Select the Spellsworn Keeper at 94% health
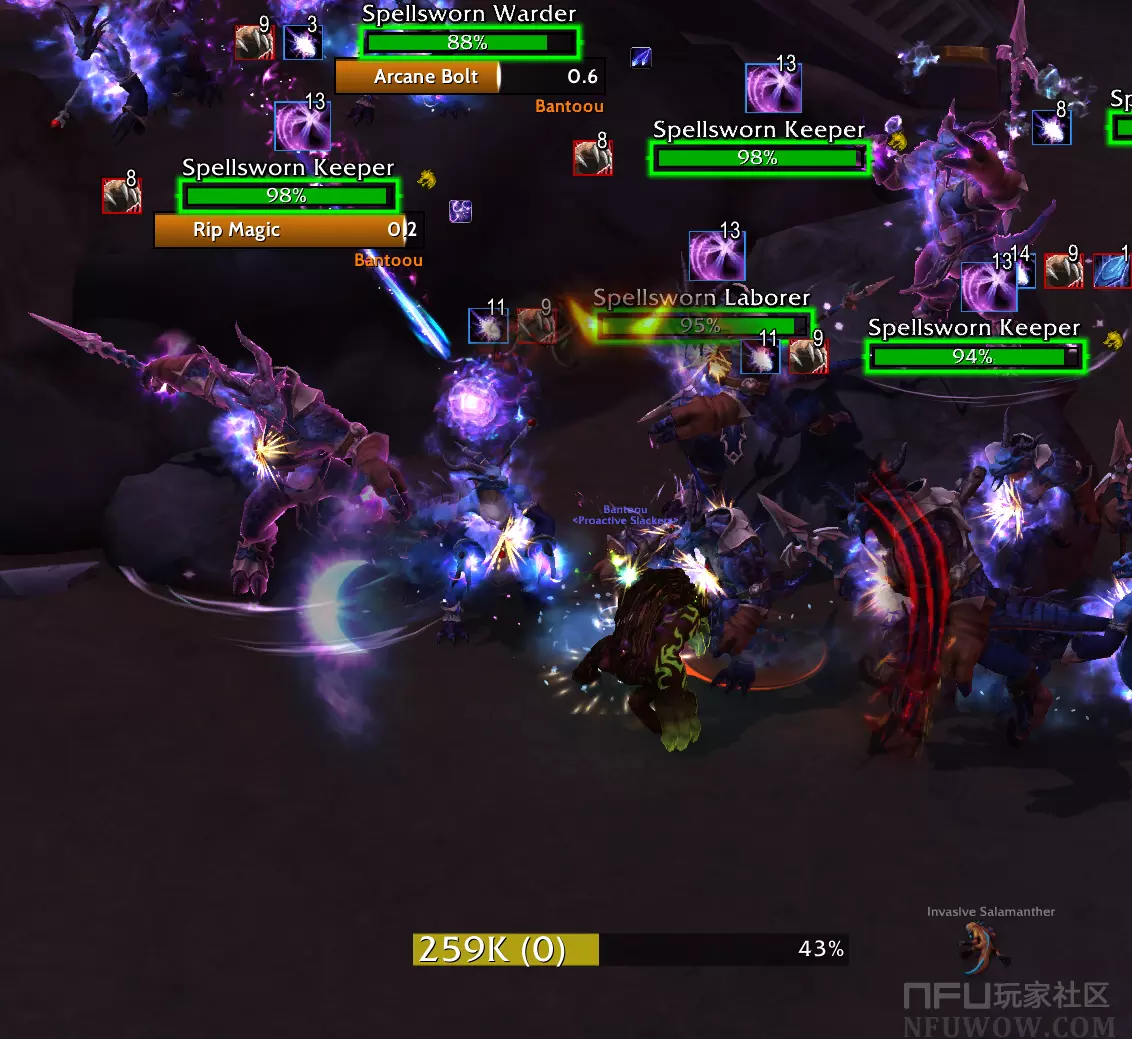1132x1039 pixels. 974,356
